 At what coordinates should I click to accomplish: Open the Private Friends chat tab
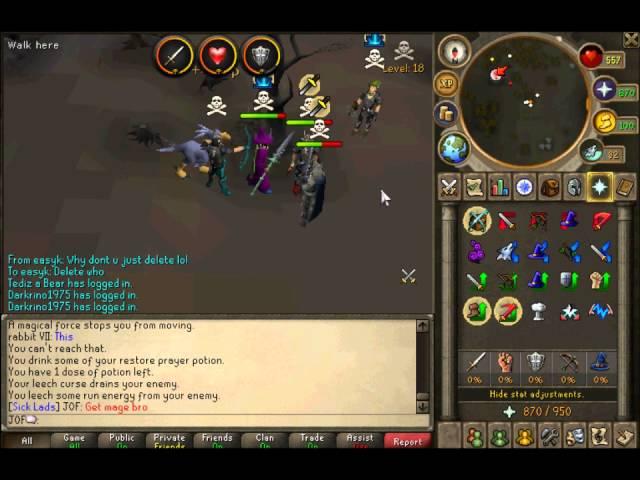tap(169, 440)
